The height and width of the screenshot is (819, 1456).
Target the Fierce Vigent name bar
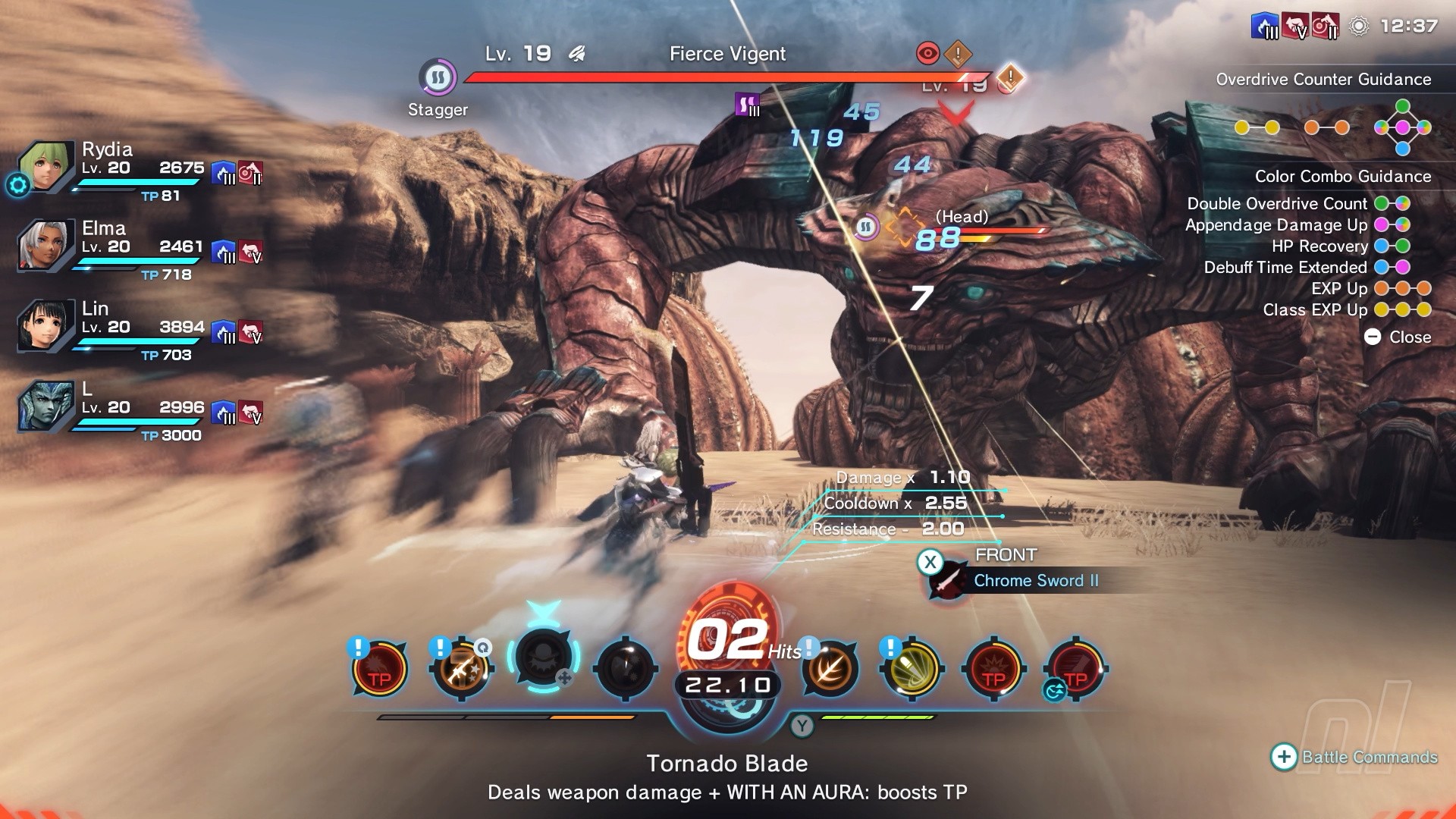(727, 54)
